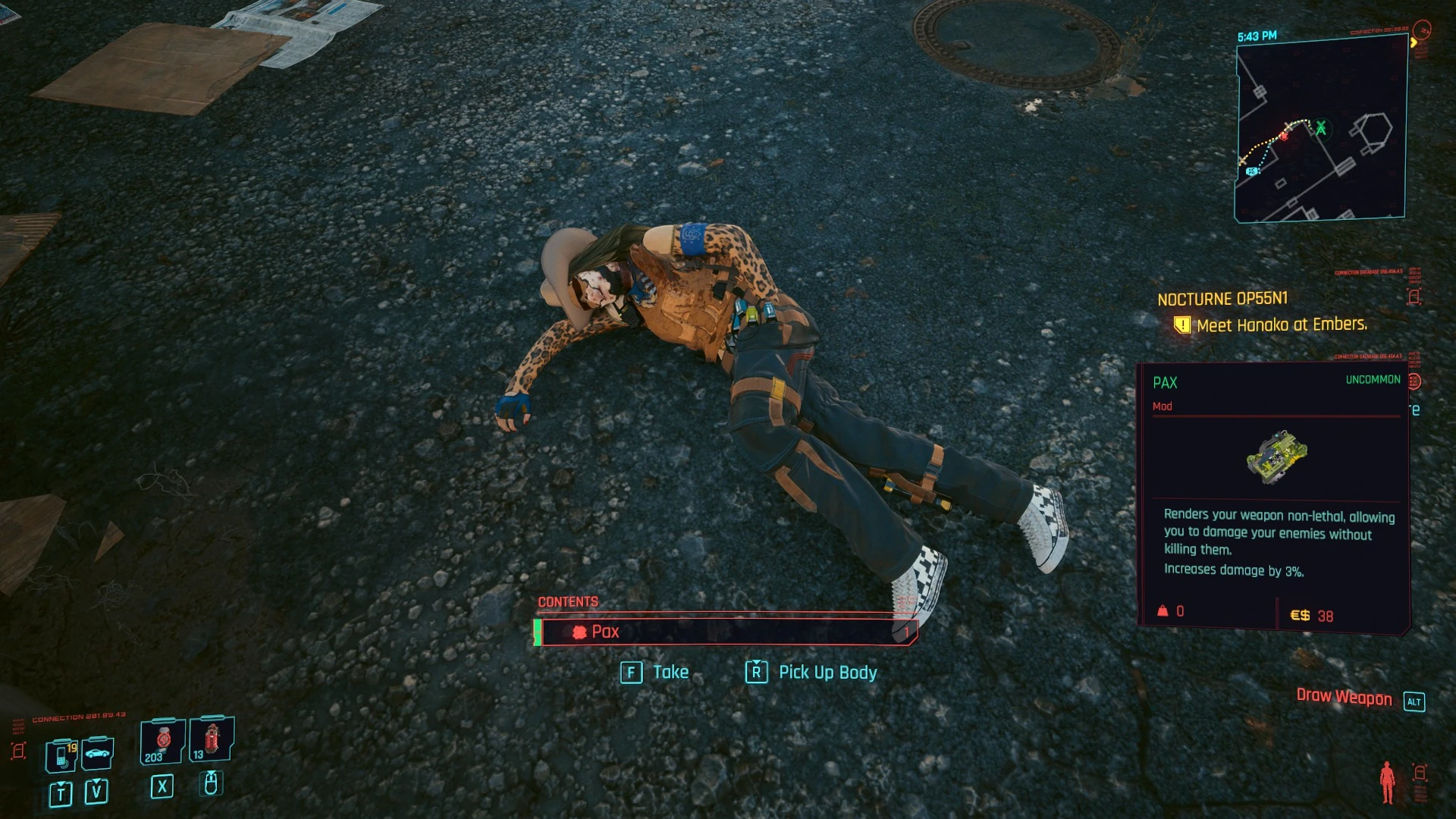Choose the Pick Up Body action

click(827, 673)
